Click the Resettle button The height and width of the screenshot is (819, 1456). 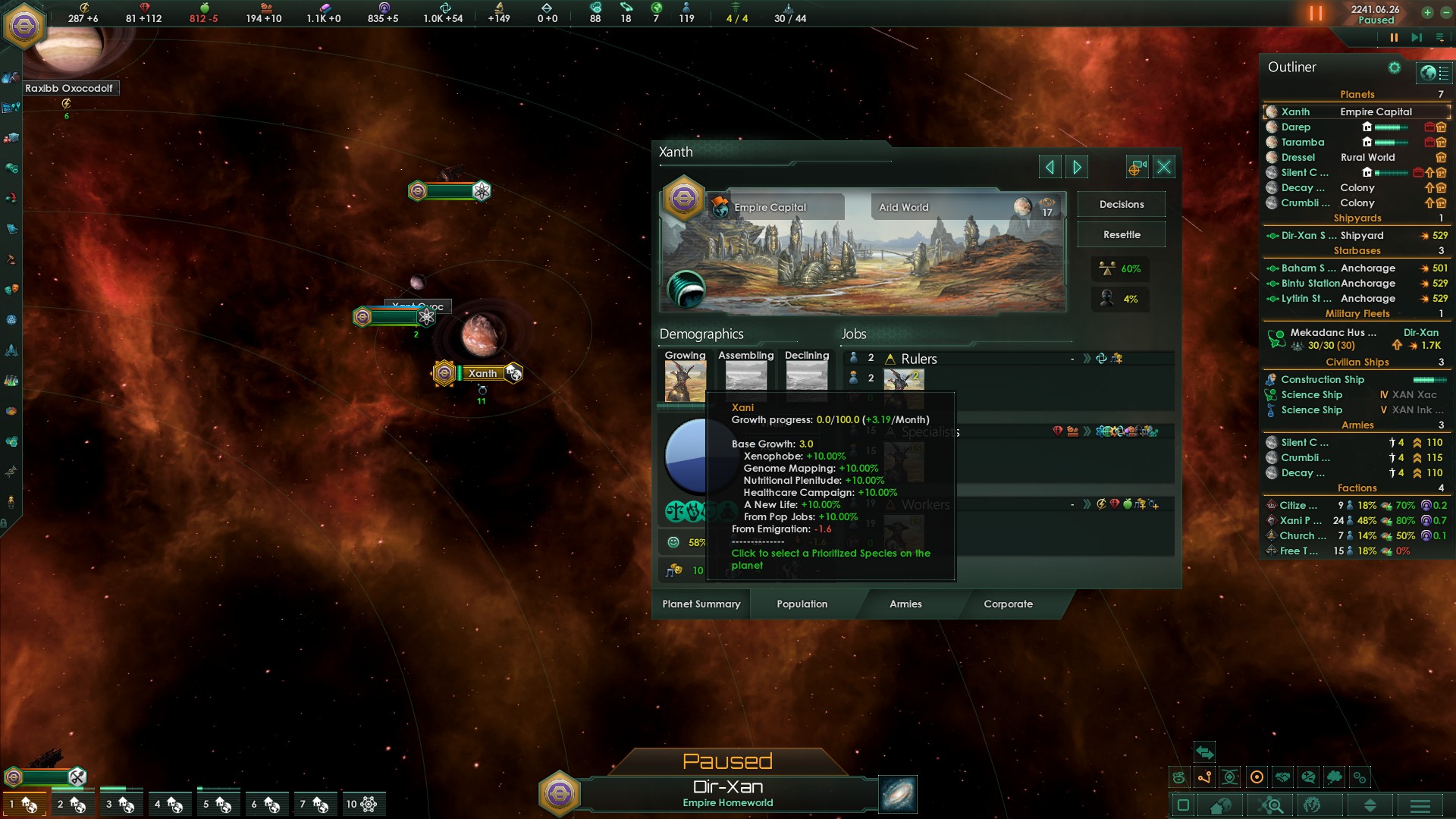(1121, 235)
